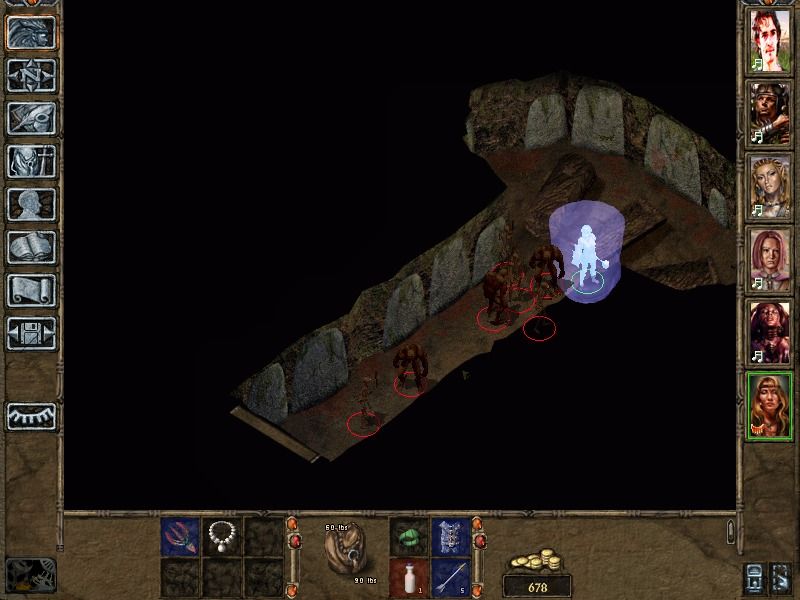Pick the red and purple item ground slot
This screenshot has height=600, width=800.
(x=180, y=537)
